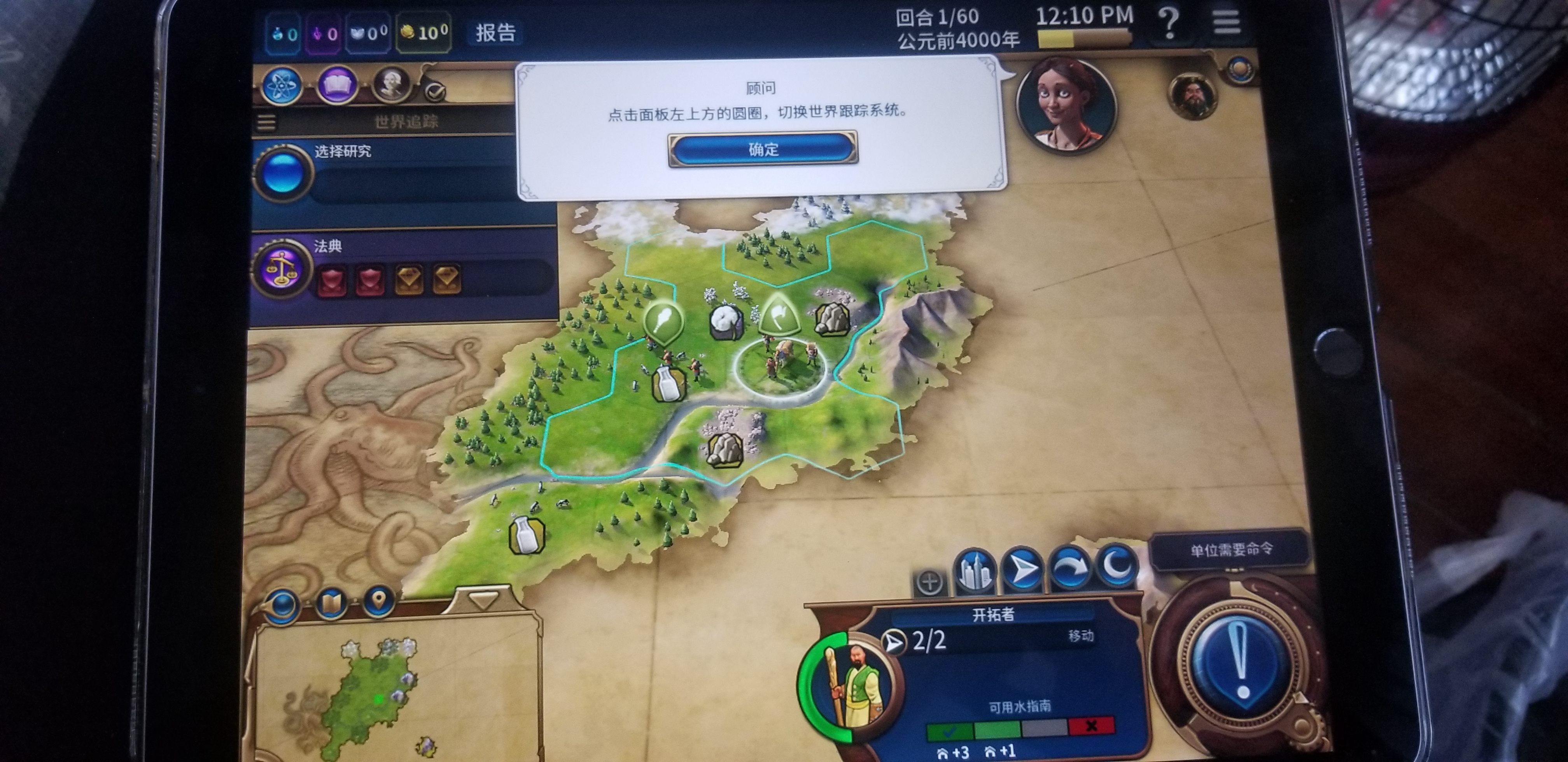Screen dimensions: 1568x762
Task: Open the map pin button above minimap
Action: pyautogui.click(x=379, y=601)
